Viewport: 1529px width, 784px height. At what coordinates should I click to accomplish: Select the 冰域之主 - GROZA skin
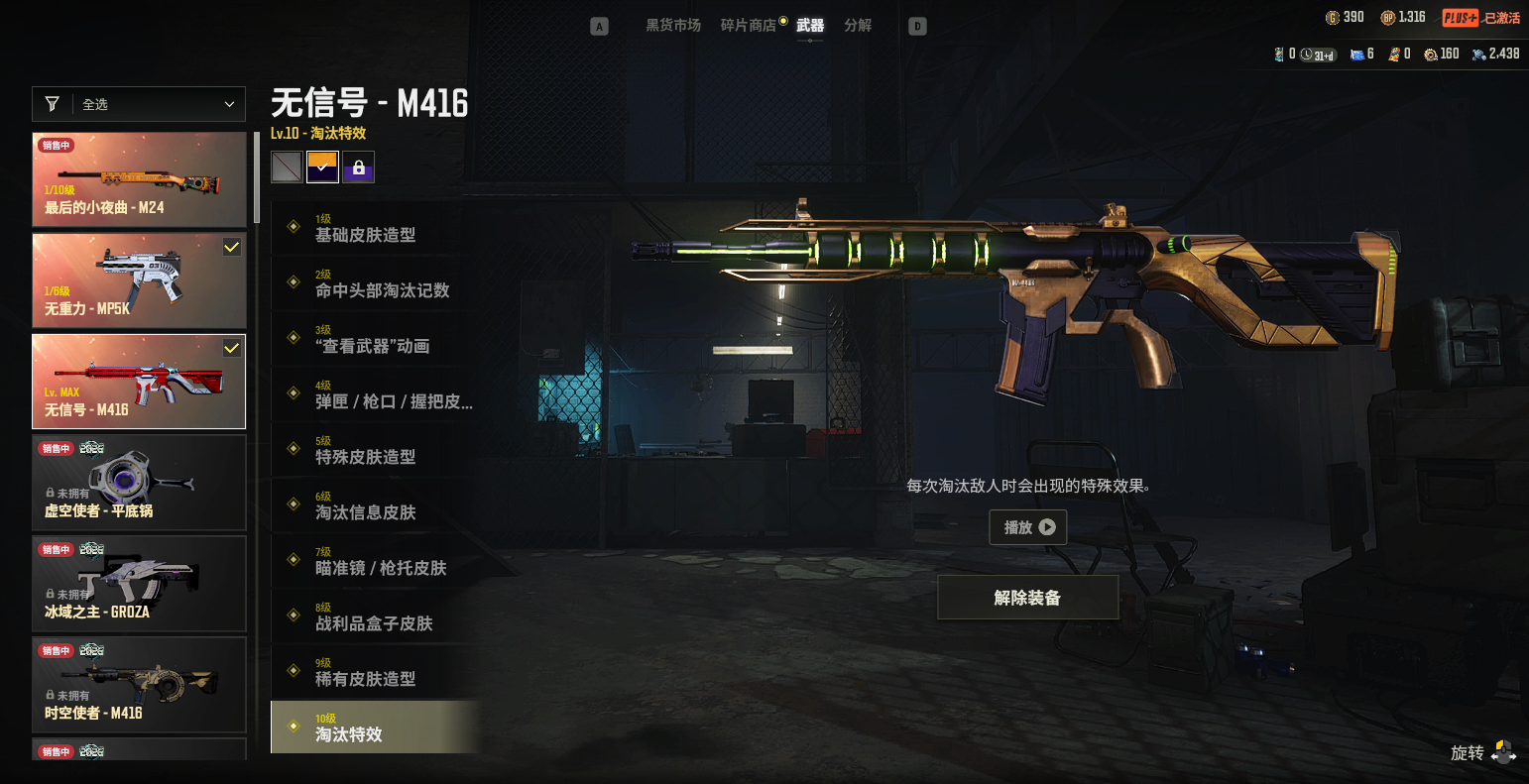[139, 584]
